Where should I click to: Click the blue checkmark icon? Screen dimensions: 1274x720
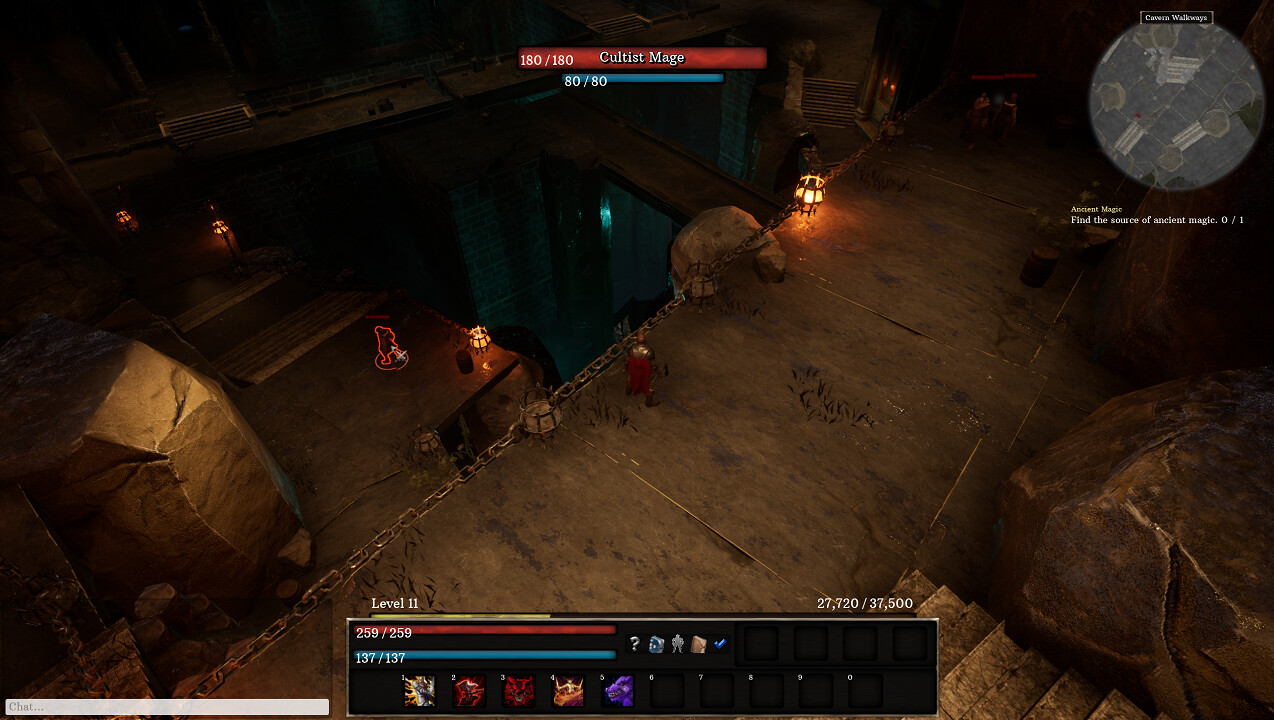coord(720,644)
